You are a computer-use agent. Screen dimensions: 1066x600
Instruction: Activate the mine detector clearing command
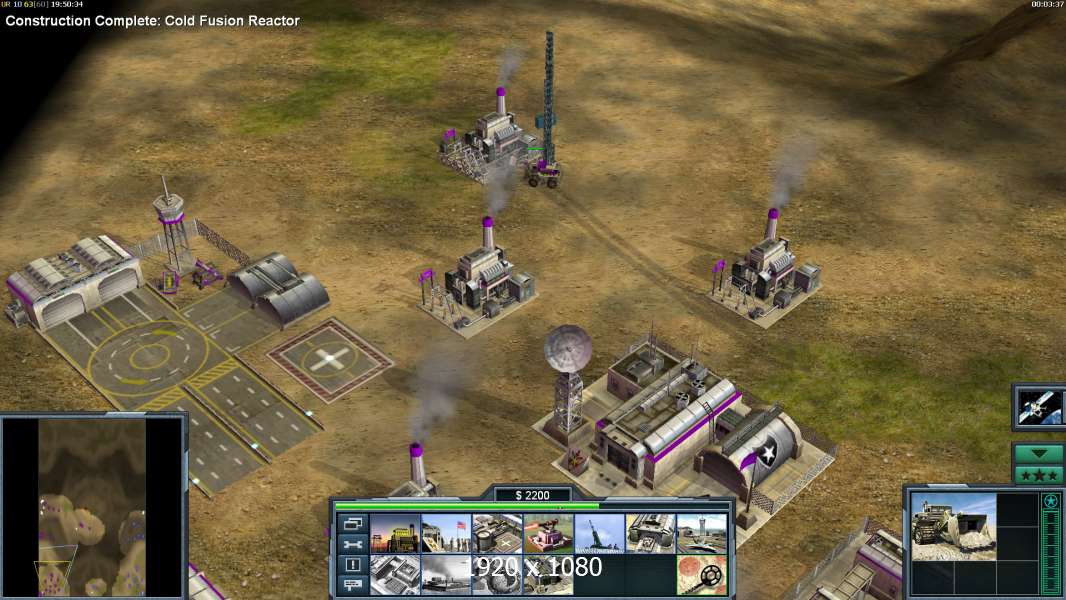[x=702, y=575]
